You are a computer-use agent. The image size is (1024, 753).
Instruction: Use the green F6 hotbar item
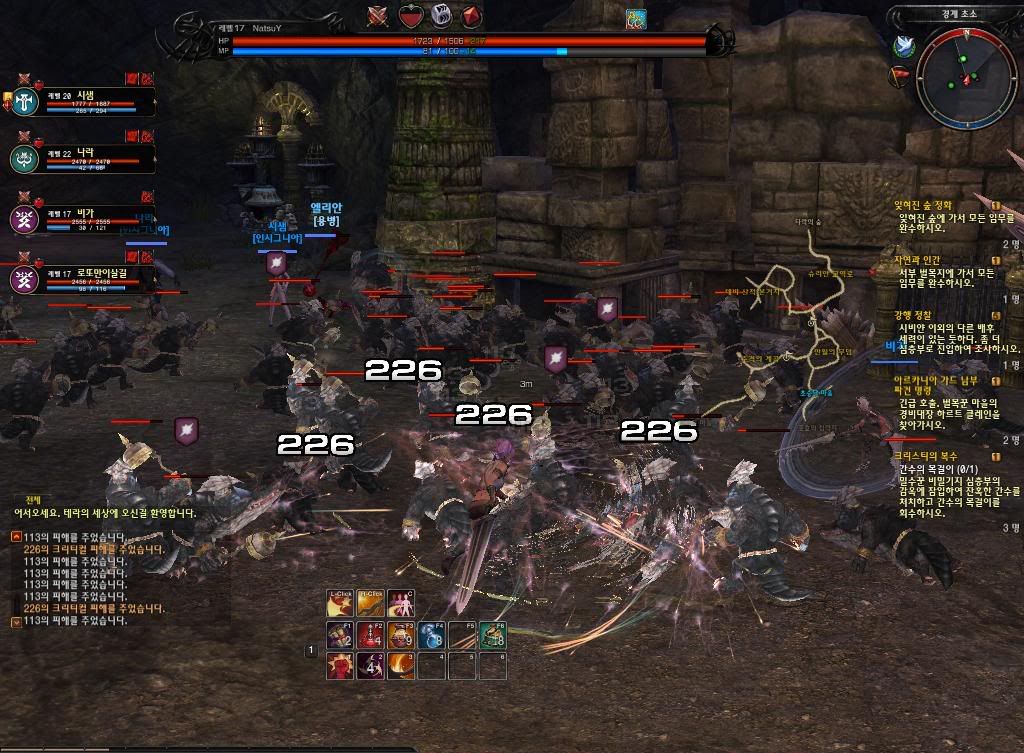click(x=491, y=635)
